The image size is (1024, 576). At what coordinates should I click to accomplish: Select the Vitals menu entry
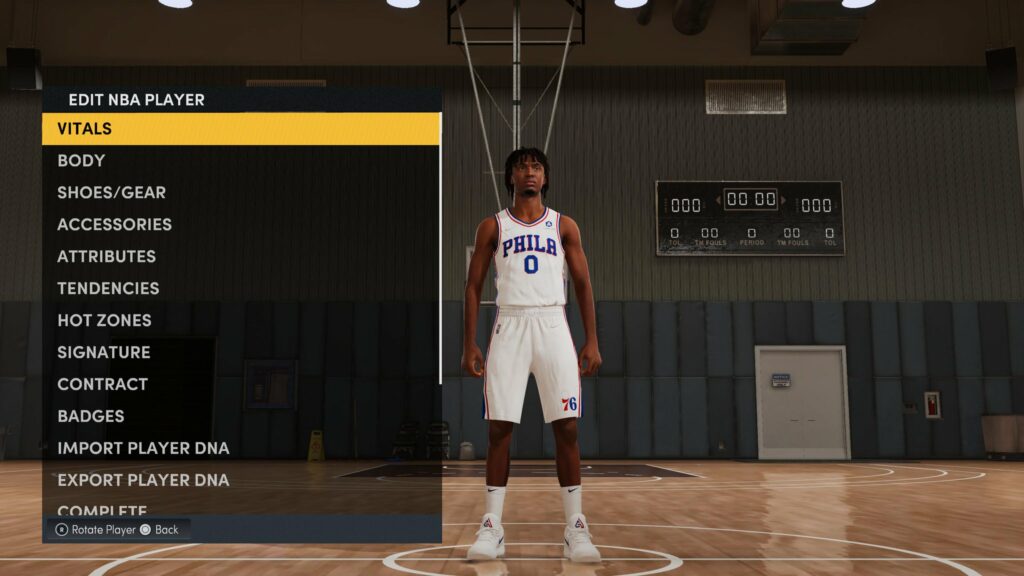240,129
